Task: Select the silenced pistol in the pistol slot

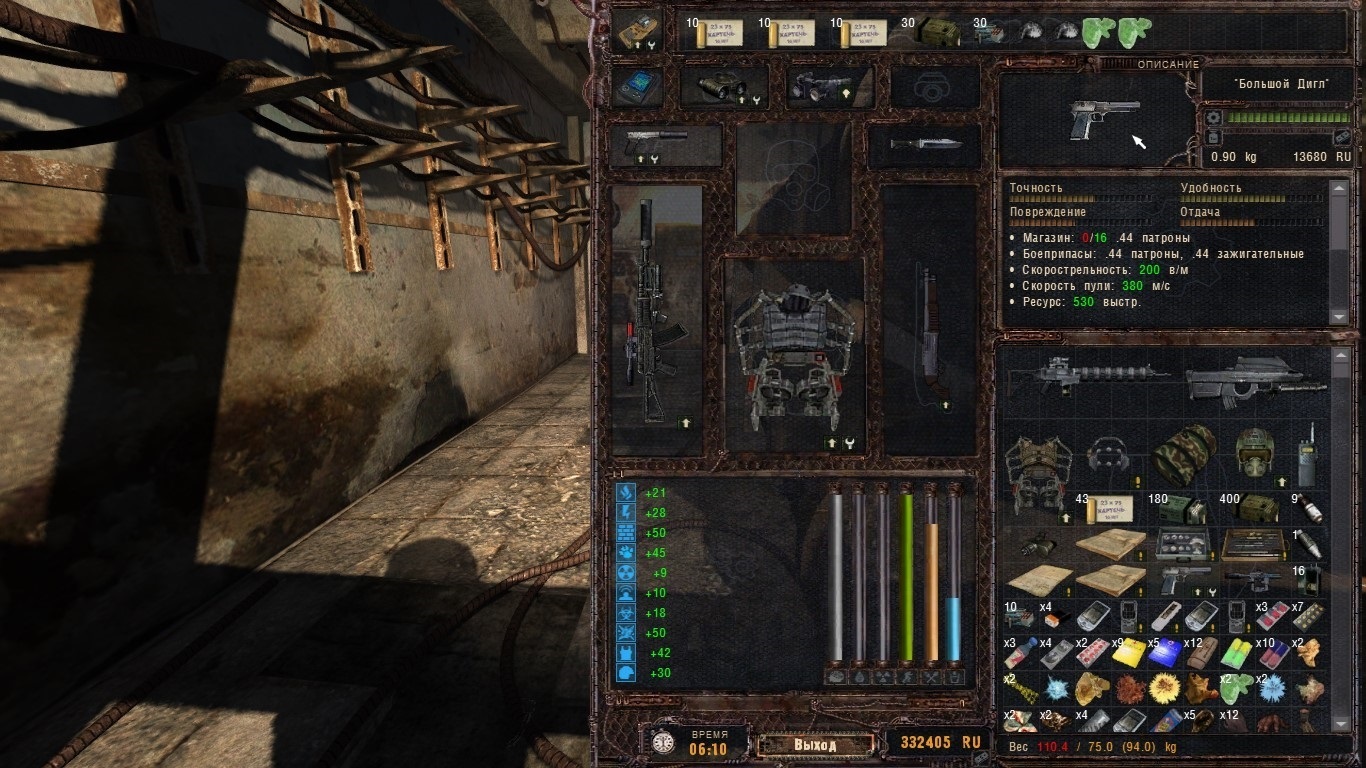Action: click(x=662, y=145)
